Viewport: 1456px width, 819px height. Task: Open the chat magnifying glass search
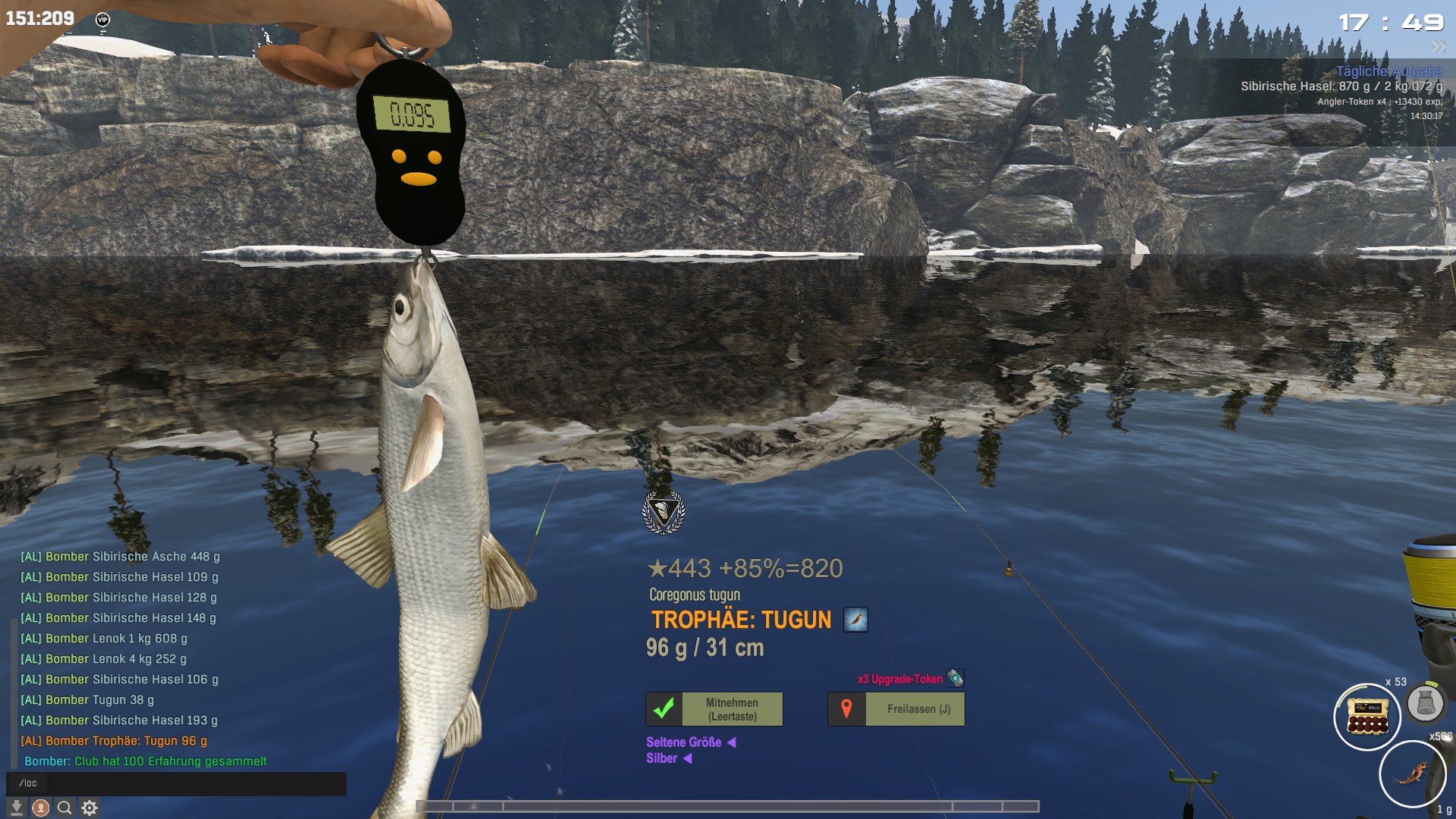[65, 808]
